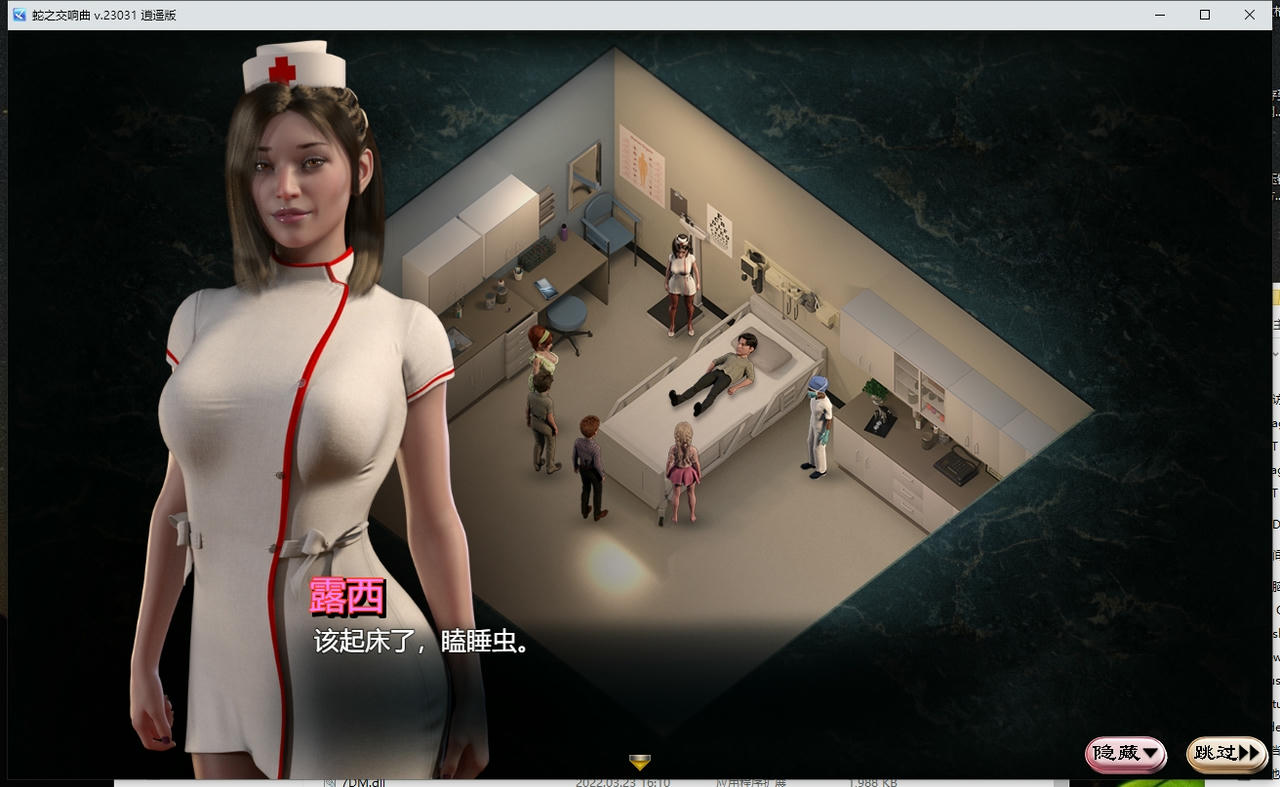Click the 跳过 (Skip) button
1280x787 pixels.
tap(1225, 755)
